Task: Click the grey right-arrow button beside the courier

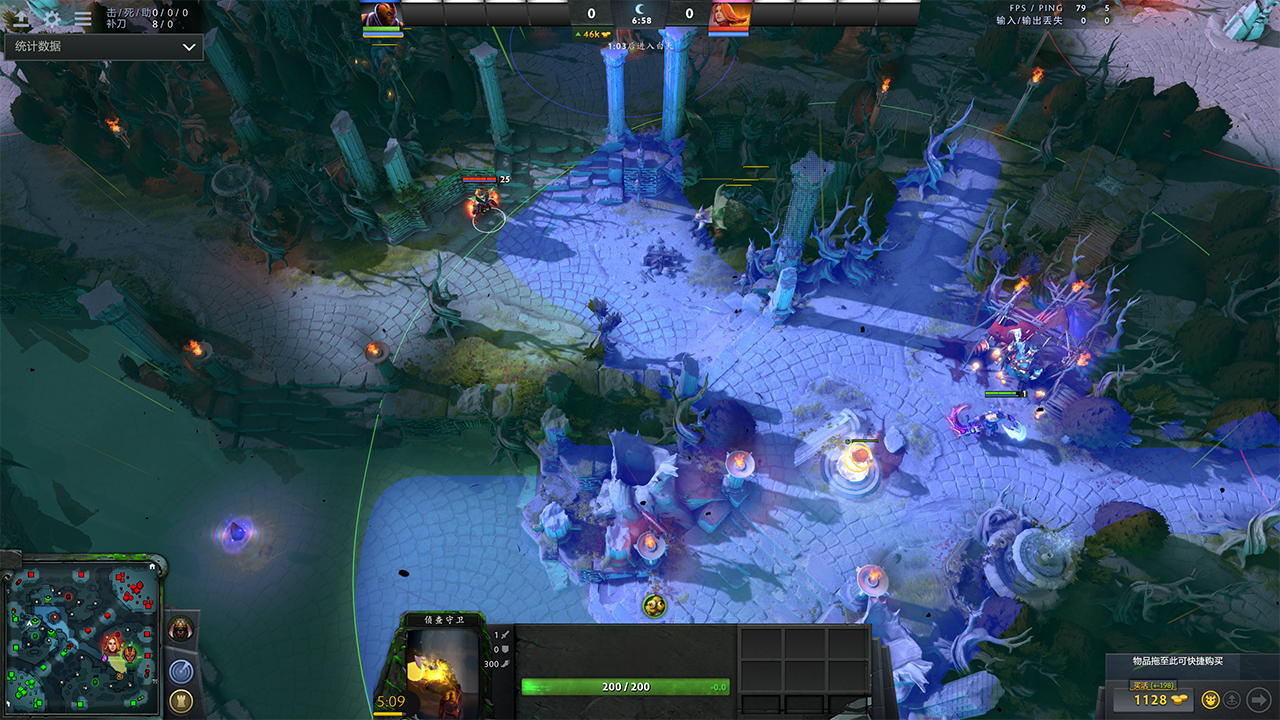Action: 1258,699
